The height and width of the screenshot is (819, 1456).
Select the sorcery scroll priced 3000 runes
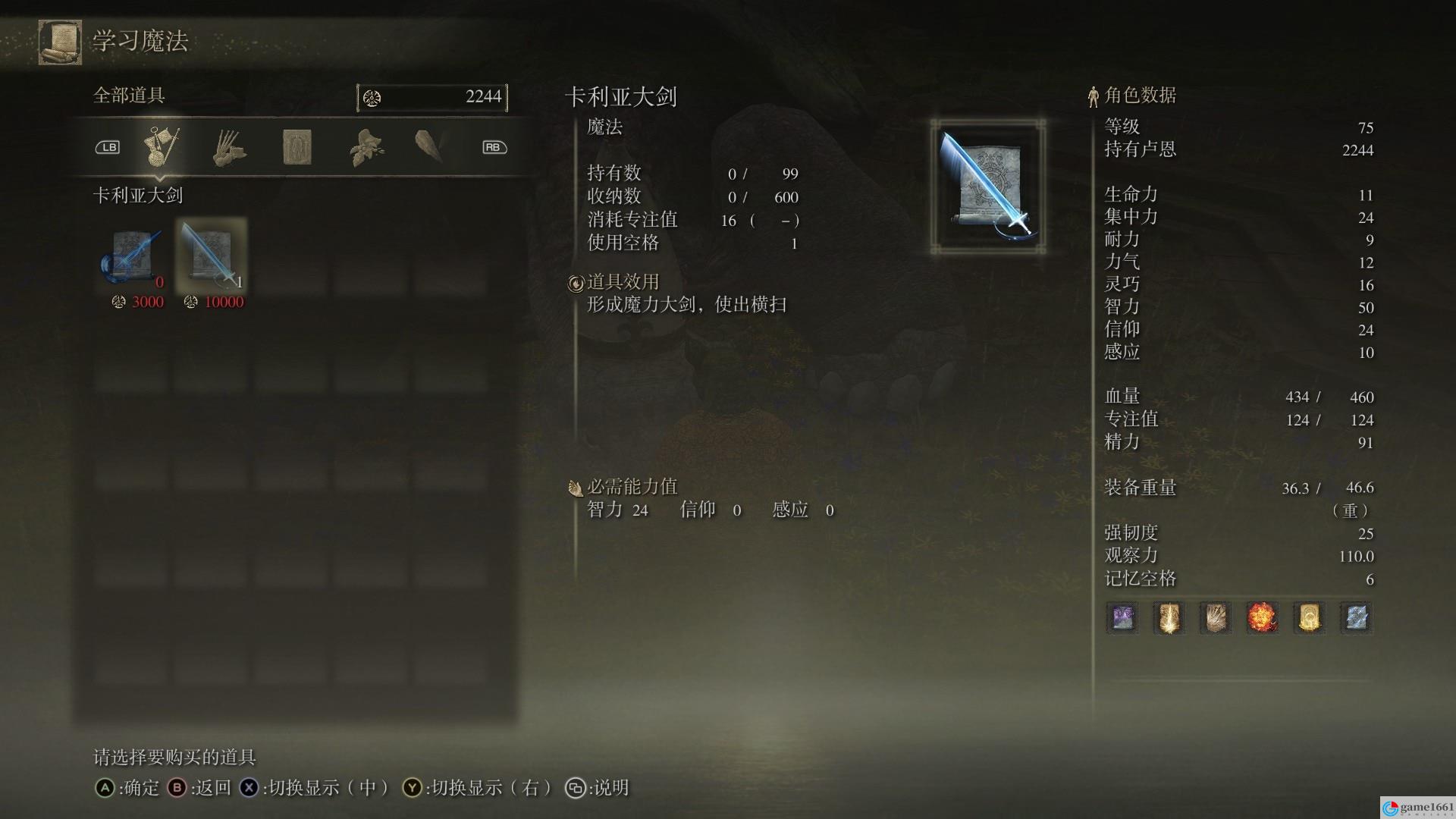tap(133, 256)
